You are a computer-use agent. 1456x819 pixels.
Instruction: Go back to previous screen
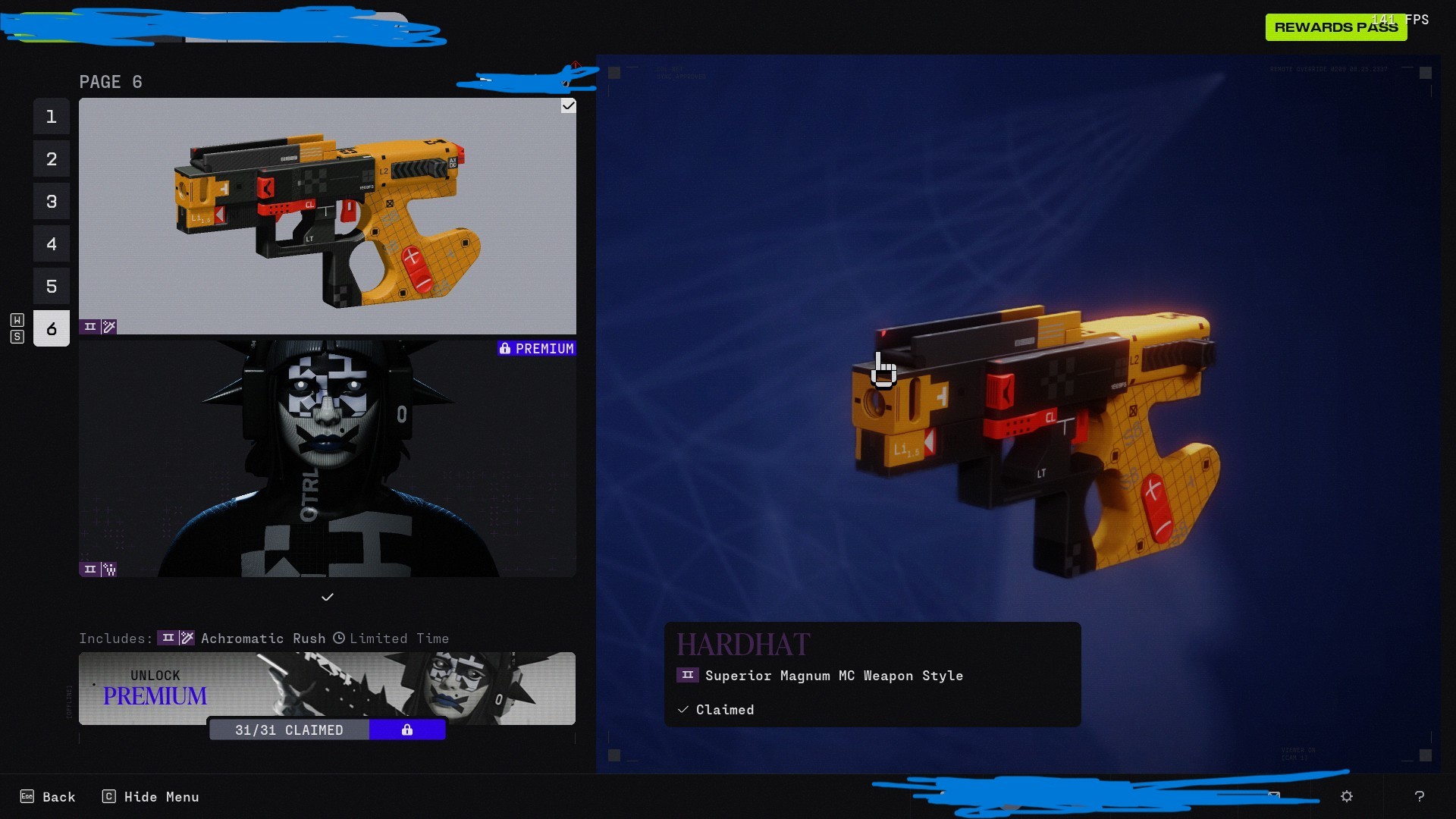[x=49, y=797]
